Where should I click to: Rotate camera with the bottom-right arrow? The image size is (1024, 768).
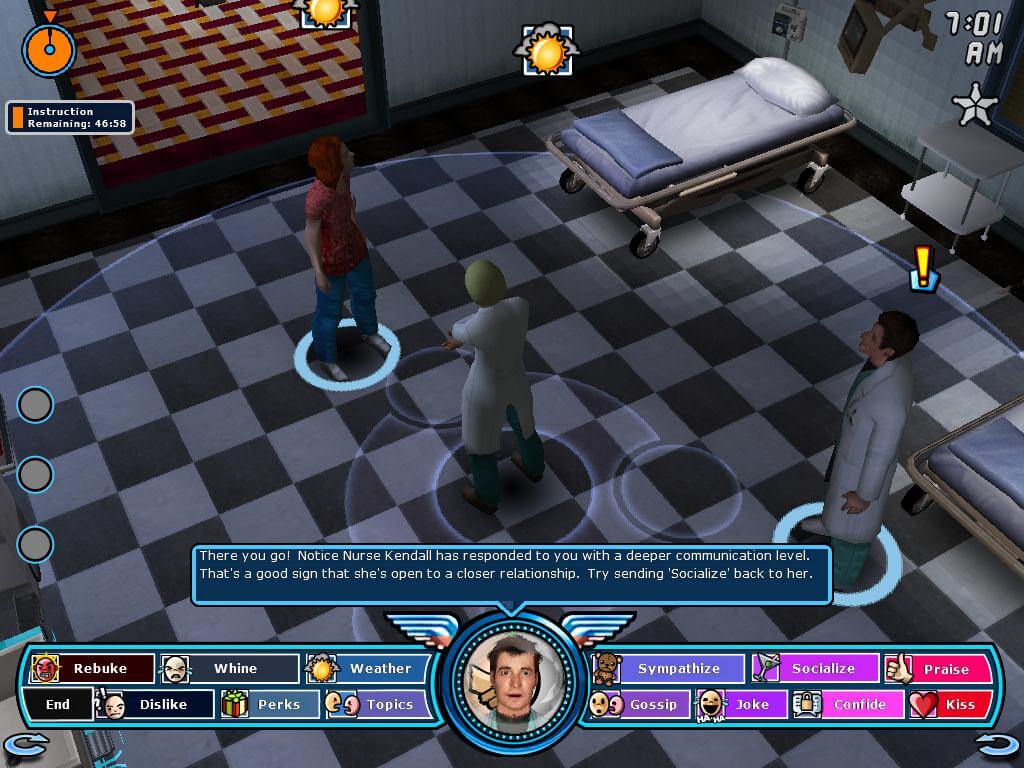click(997, 744)
